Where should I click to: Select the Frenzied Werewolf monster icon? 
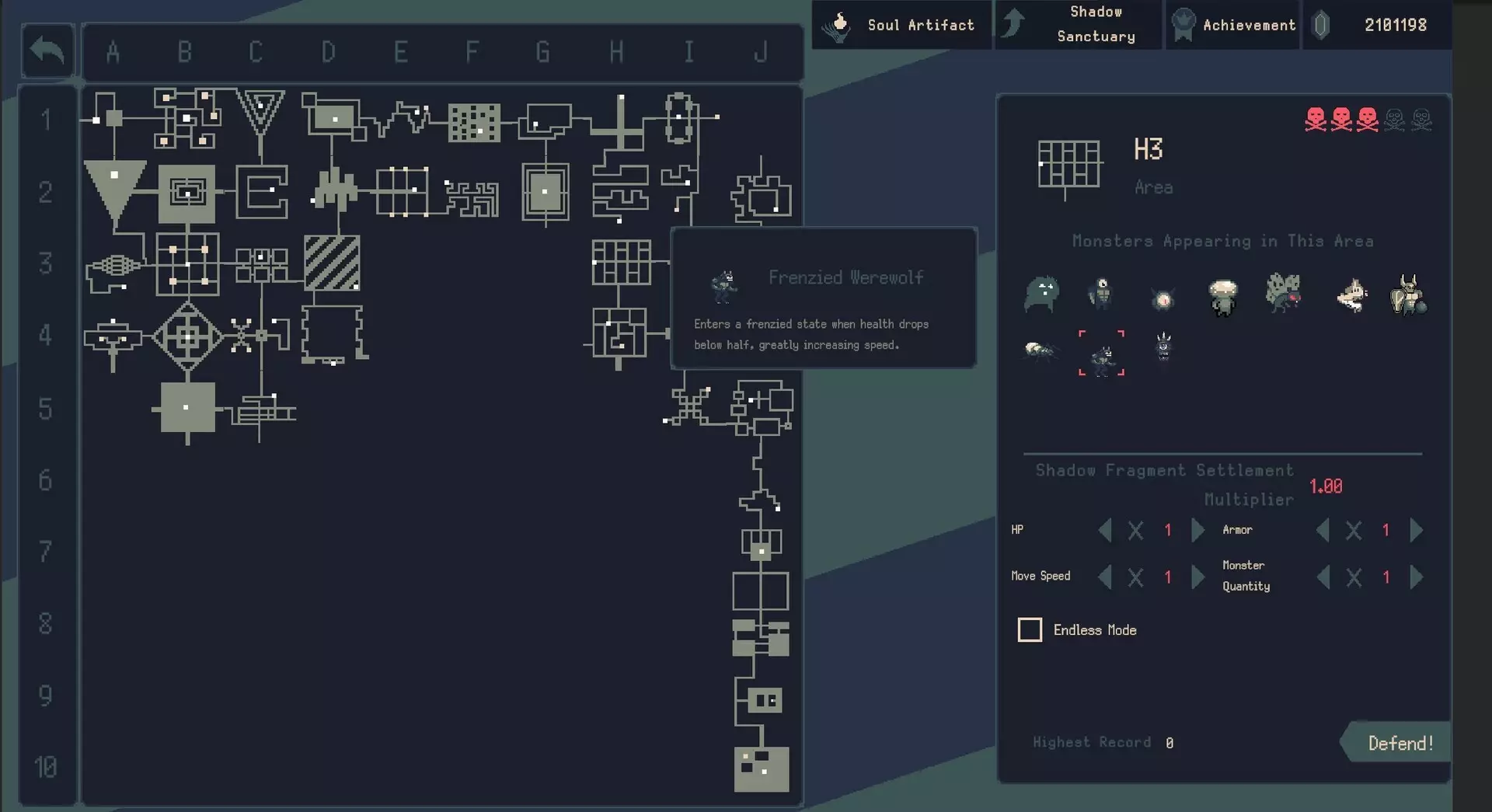click(1102, 357)
